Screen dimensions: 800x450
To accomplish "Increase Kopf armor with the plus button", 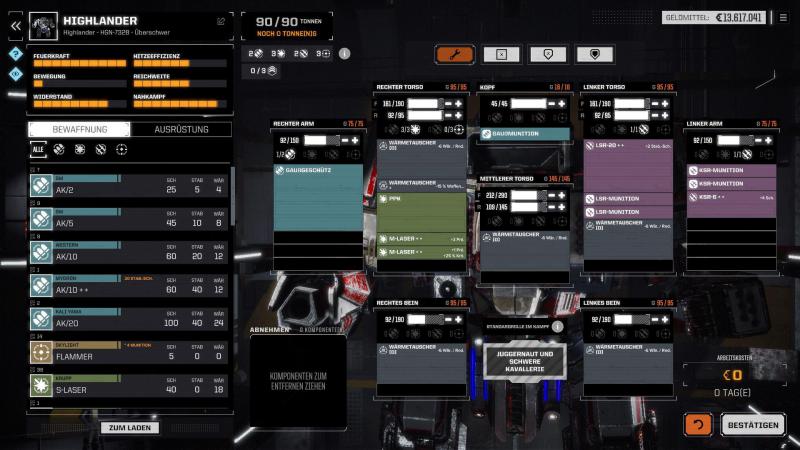I will pyautogui.click(x=562, y=103).
